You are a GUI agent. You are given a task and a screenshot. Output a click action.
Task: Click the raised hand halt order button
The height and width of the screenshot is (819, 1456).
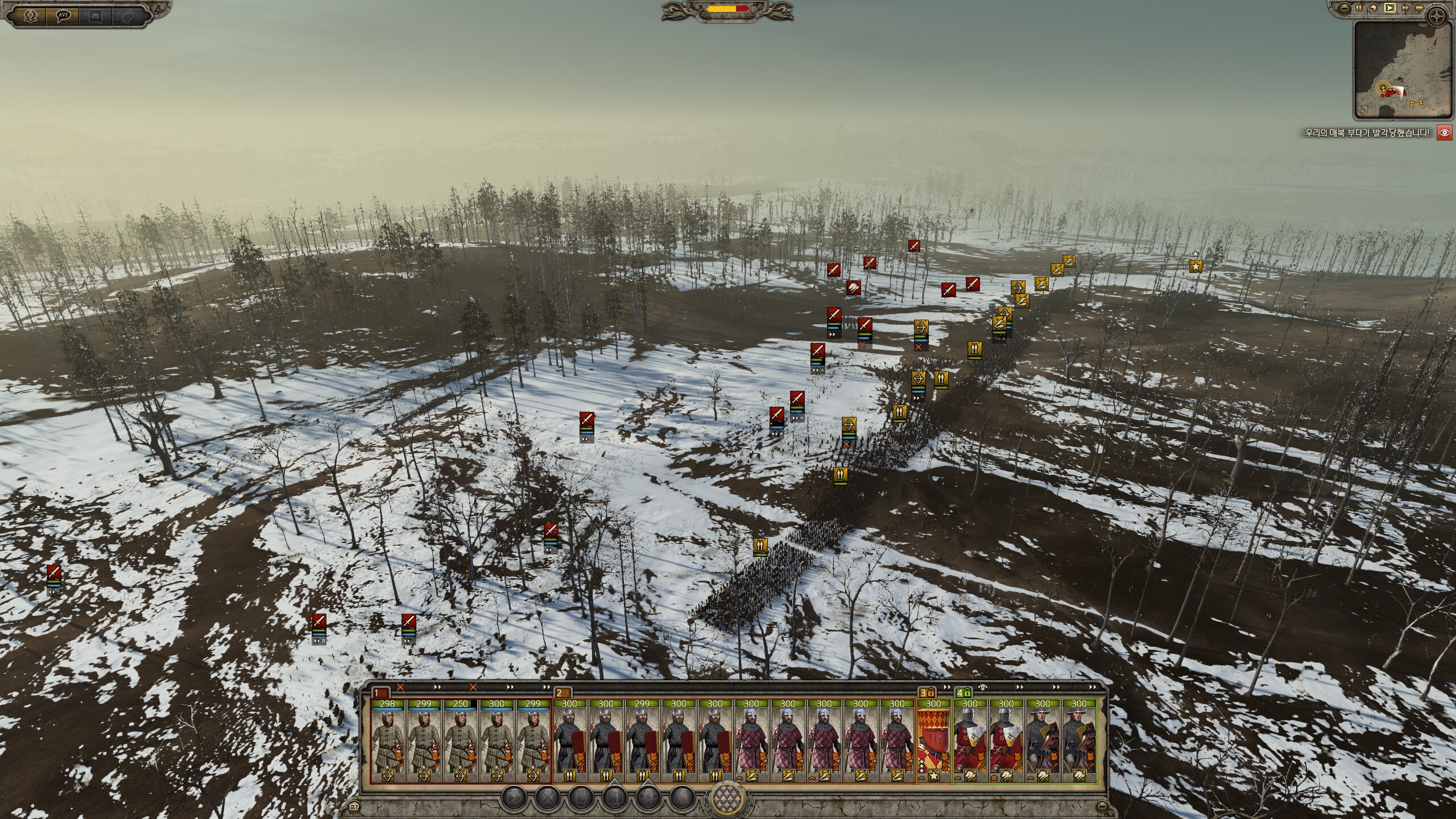click(x=581, y=799)
